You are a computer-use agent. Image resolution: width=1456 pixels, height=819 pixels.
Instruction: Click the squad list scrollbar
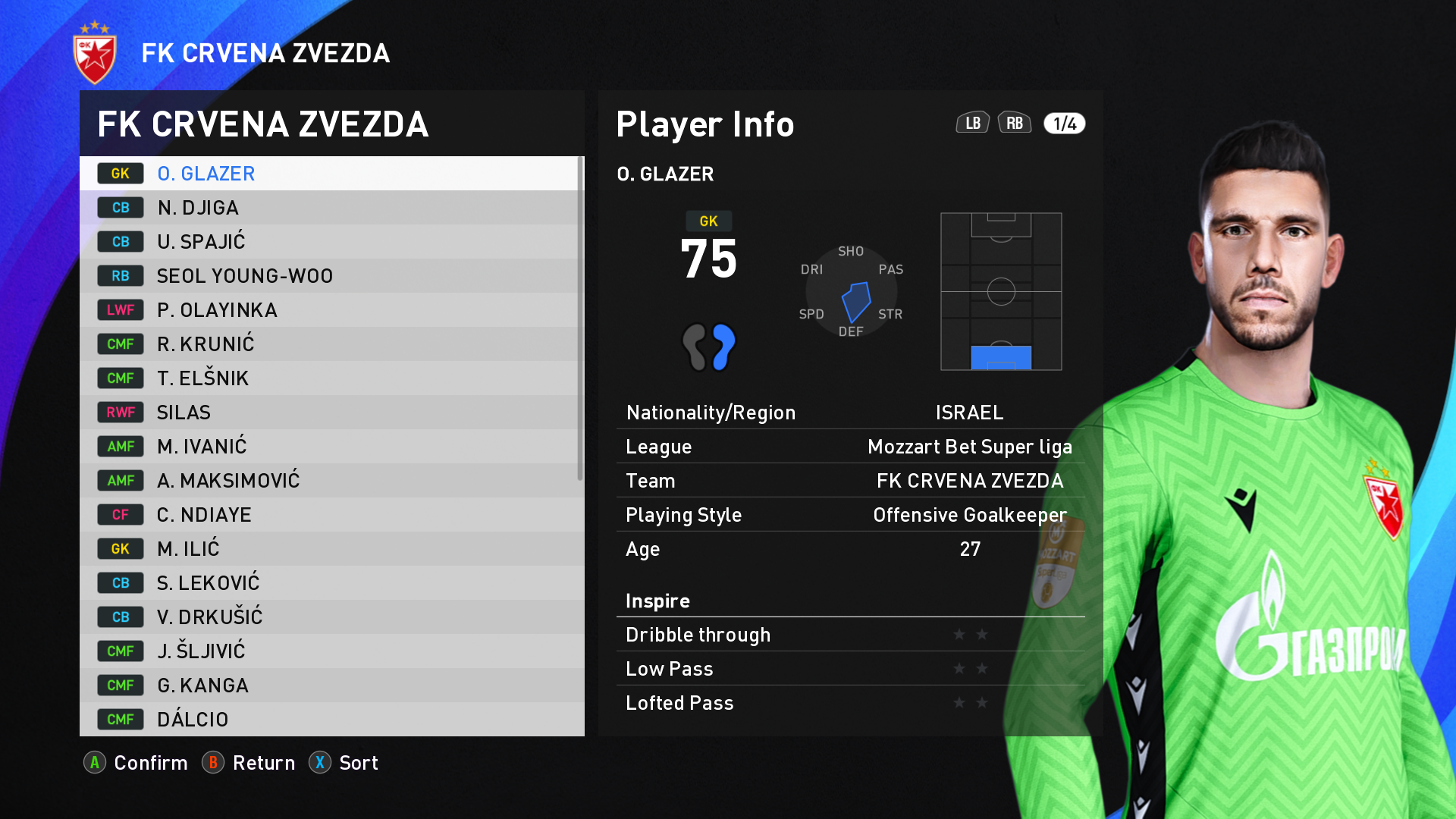click(580, 318)
